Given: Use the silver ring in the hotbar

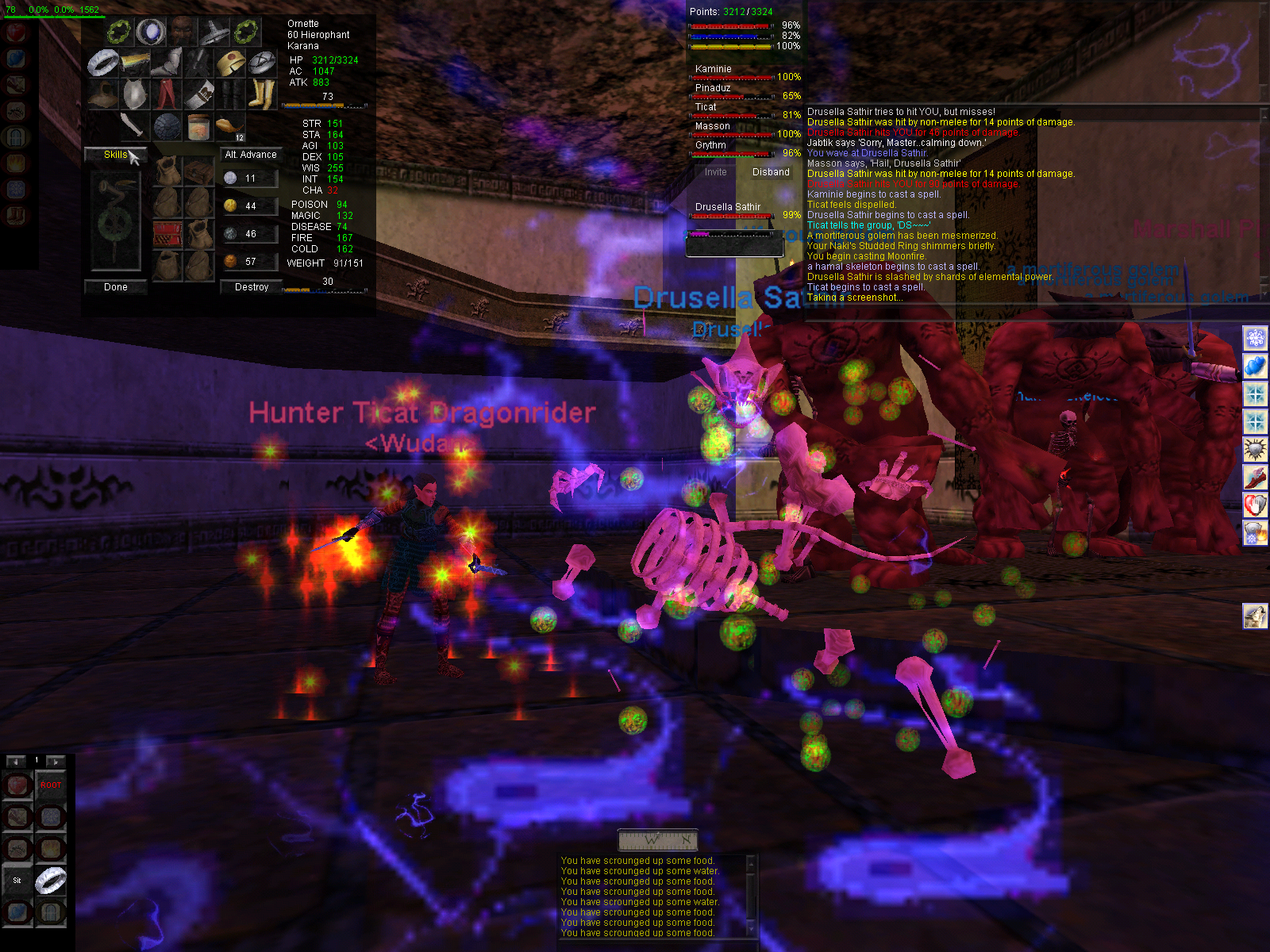Looking at the screenshot, I should [50, 881].
